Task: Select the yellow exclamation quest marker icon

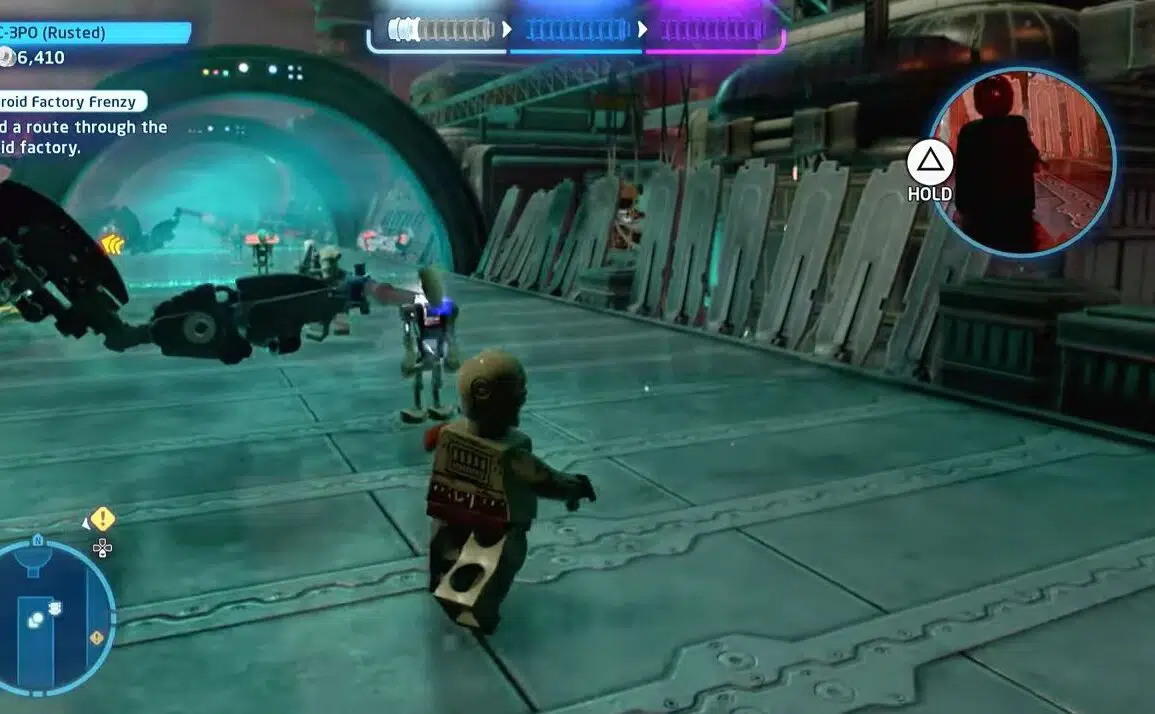Action: pyautogui.click(x=102, y=519)
